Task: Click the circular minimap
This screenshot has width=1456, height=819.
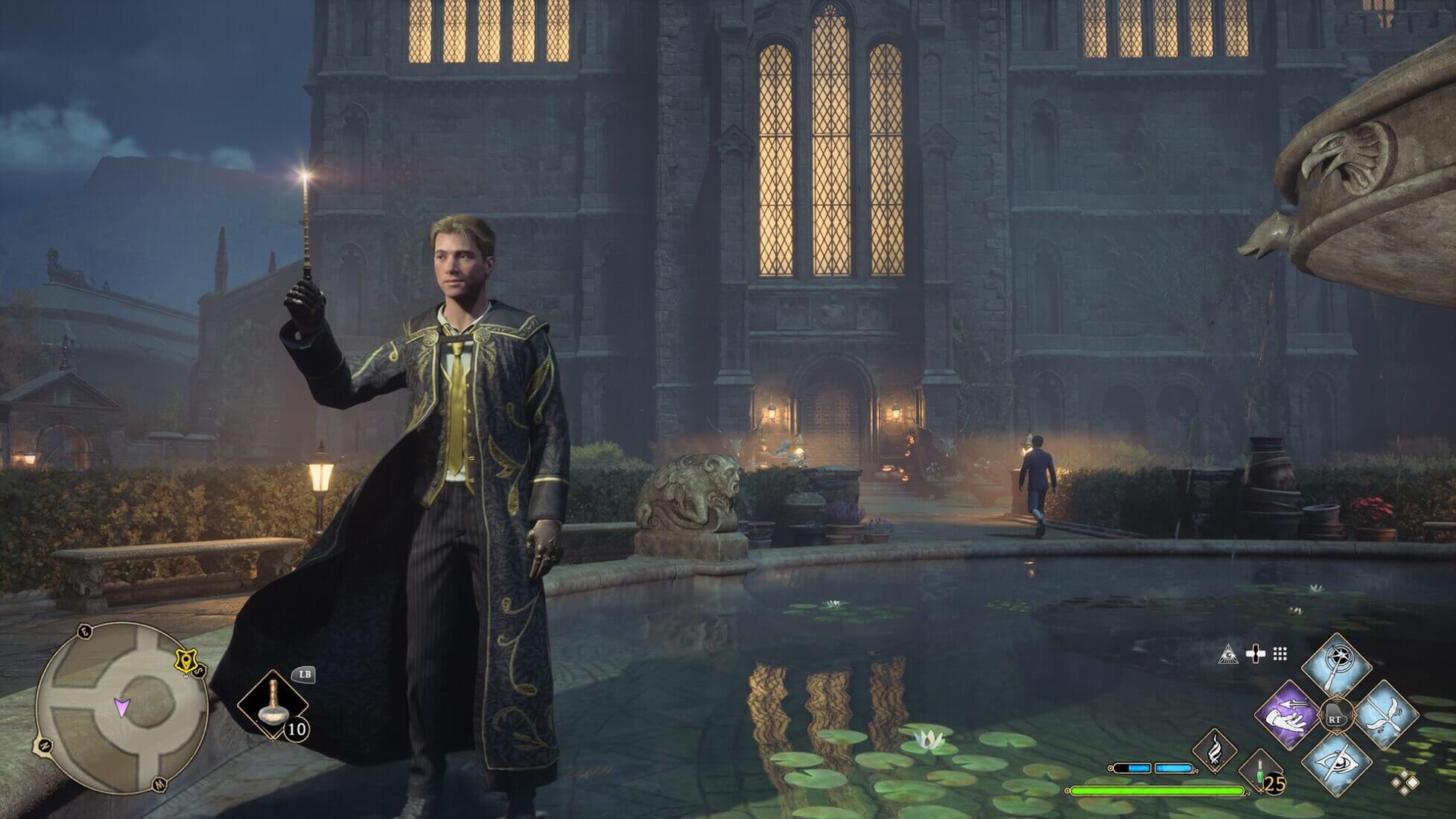Action: tap(121, 707)
